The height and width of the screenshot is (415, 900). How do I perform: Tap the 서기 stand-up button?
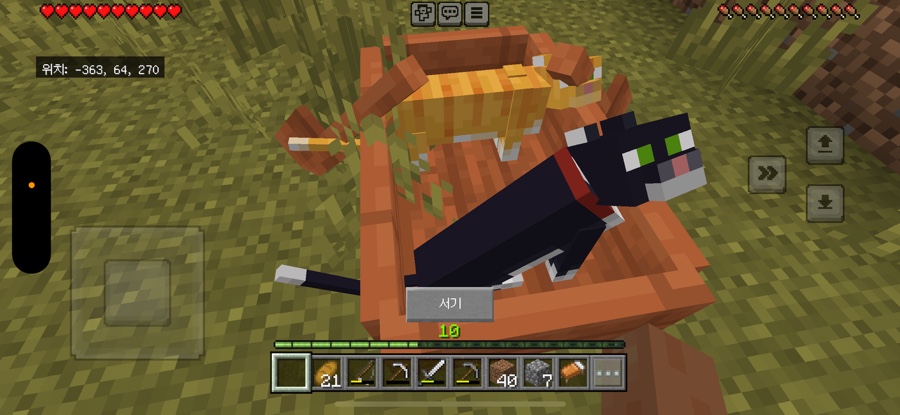449,304
